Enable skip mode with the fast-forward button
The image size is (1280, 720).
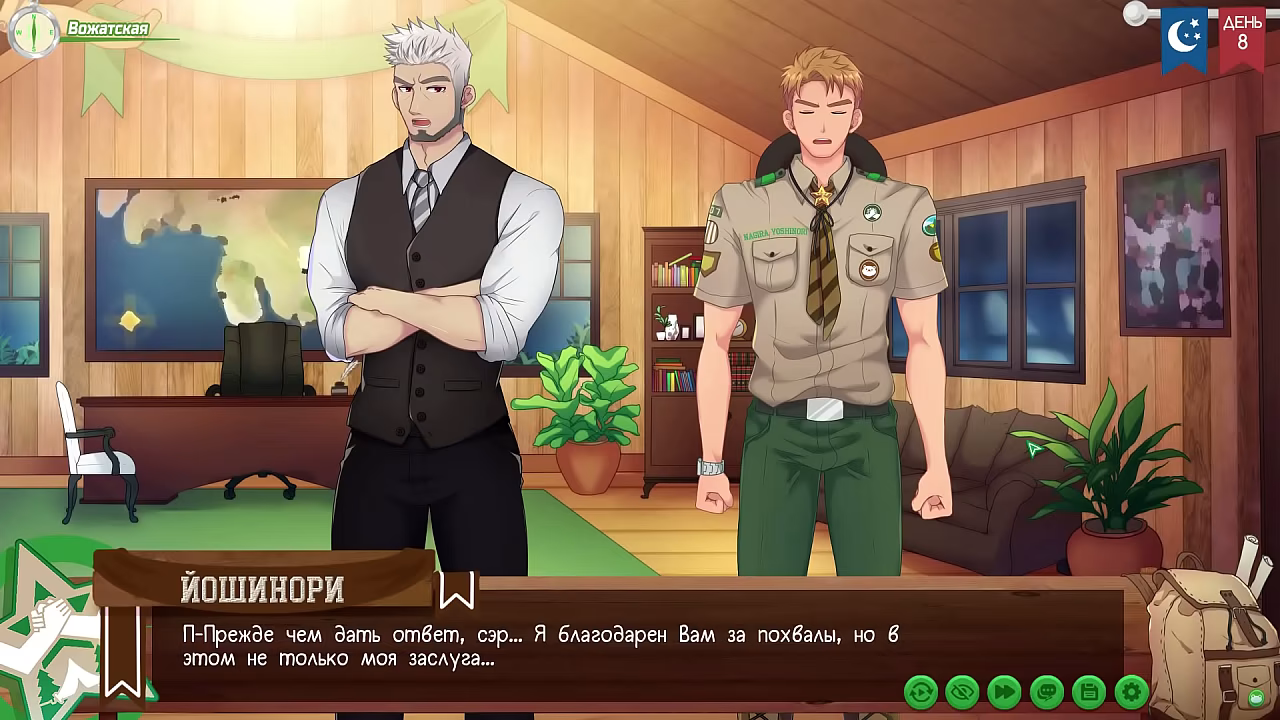1003,690
